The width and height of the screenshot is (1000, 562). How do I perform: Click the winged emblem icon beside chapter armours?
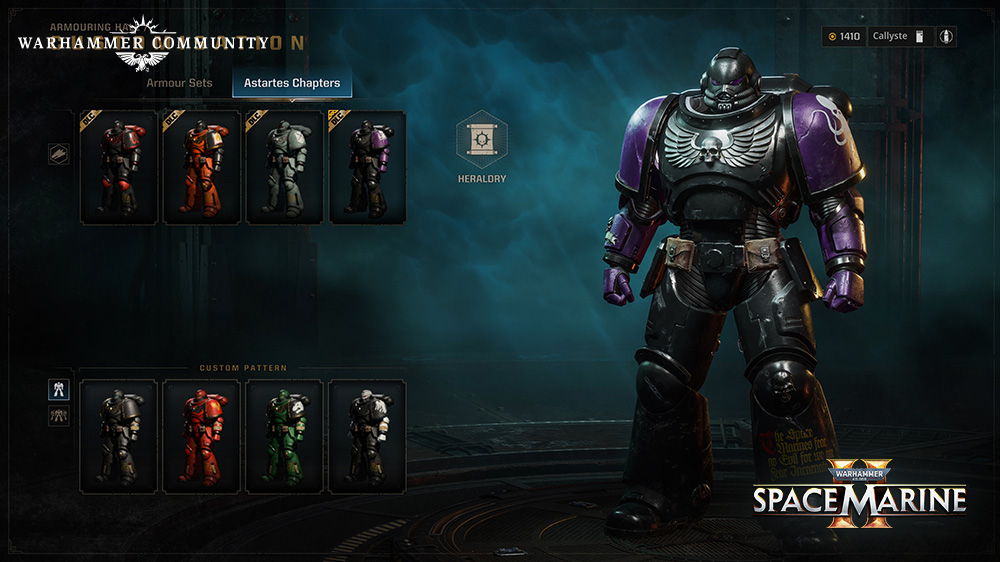(59, 155)
